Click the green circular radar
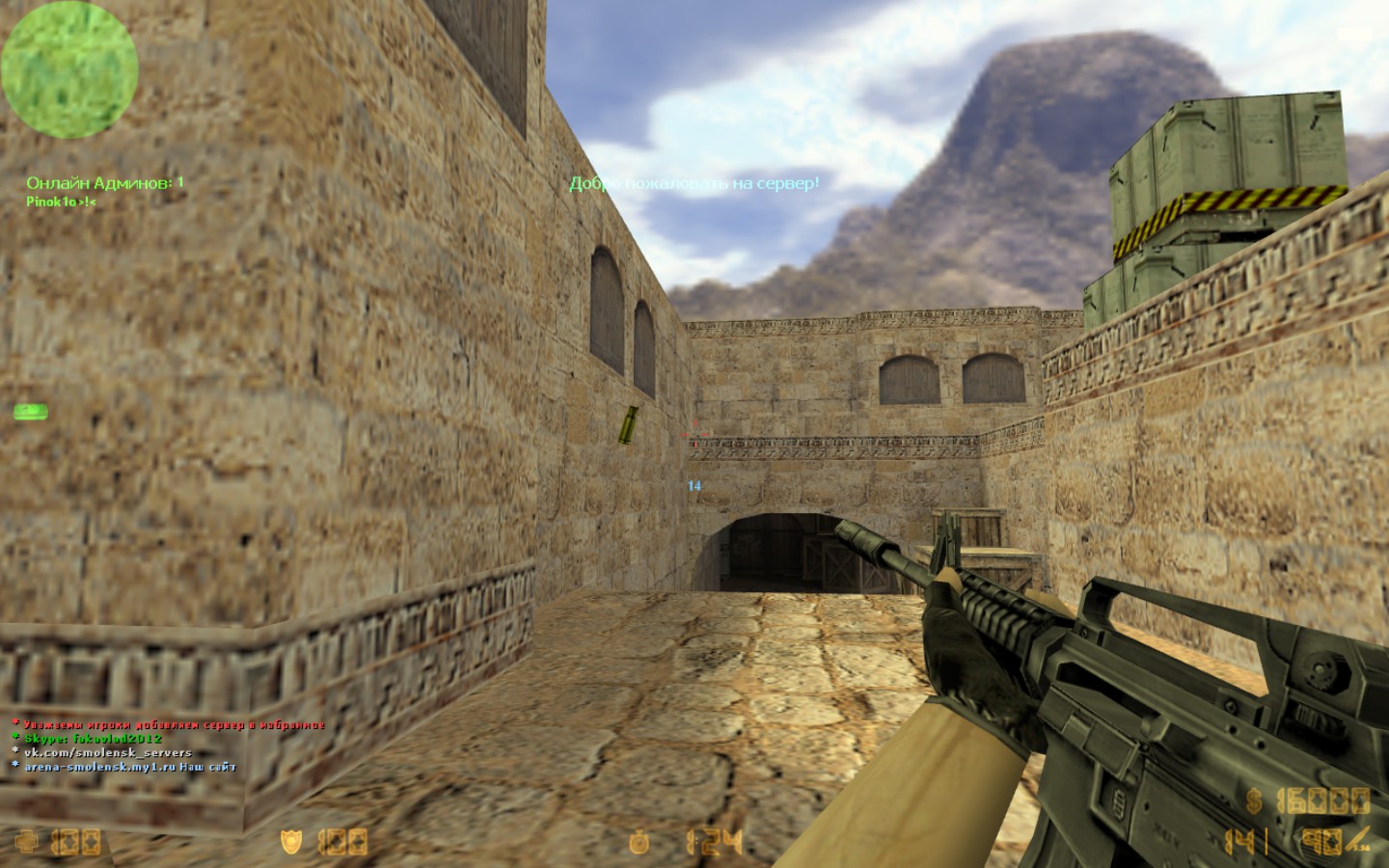 click(69, 69)
